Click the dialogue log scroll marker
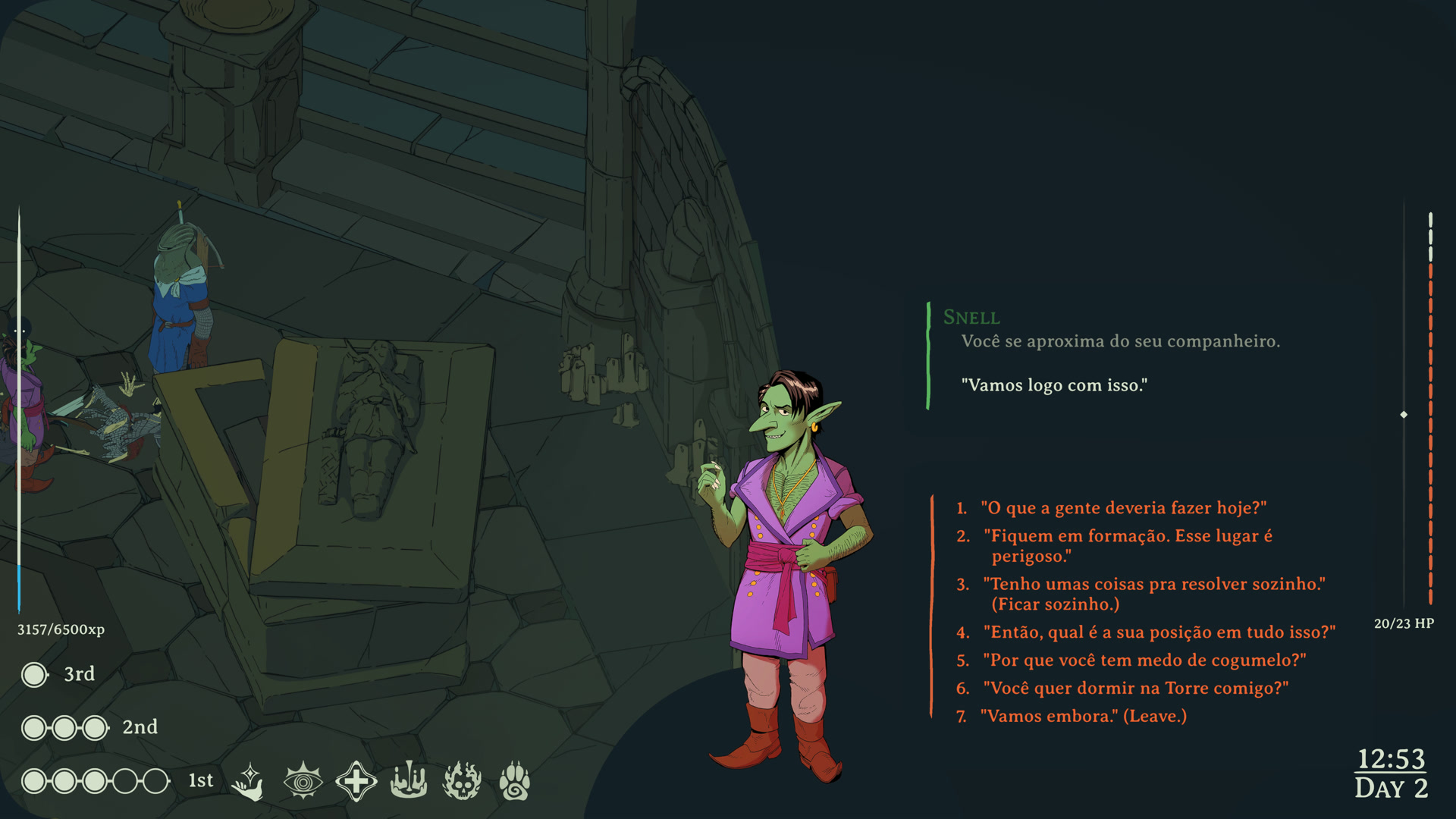The height and width of the screenshot is (819, 1456). [1404, 415]
